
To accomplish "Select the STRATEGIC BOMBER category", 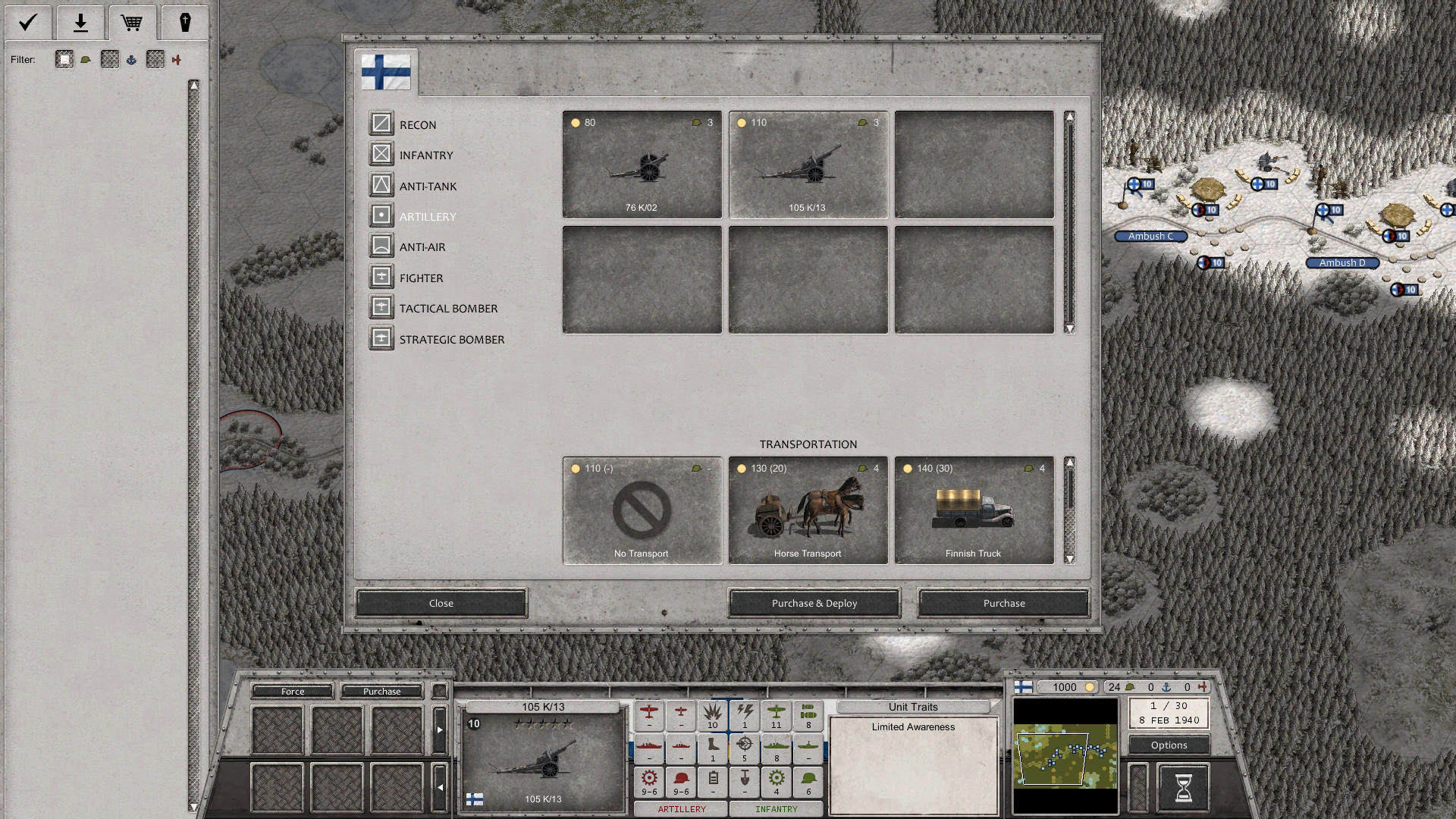I will (x=451, y=339).
